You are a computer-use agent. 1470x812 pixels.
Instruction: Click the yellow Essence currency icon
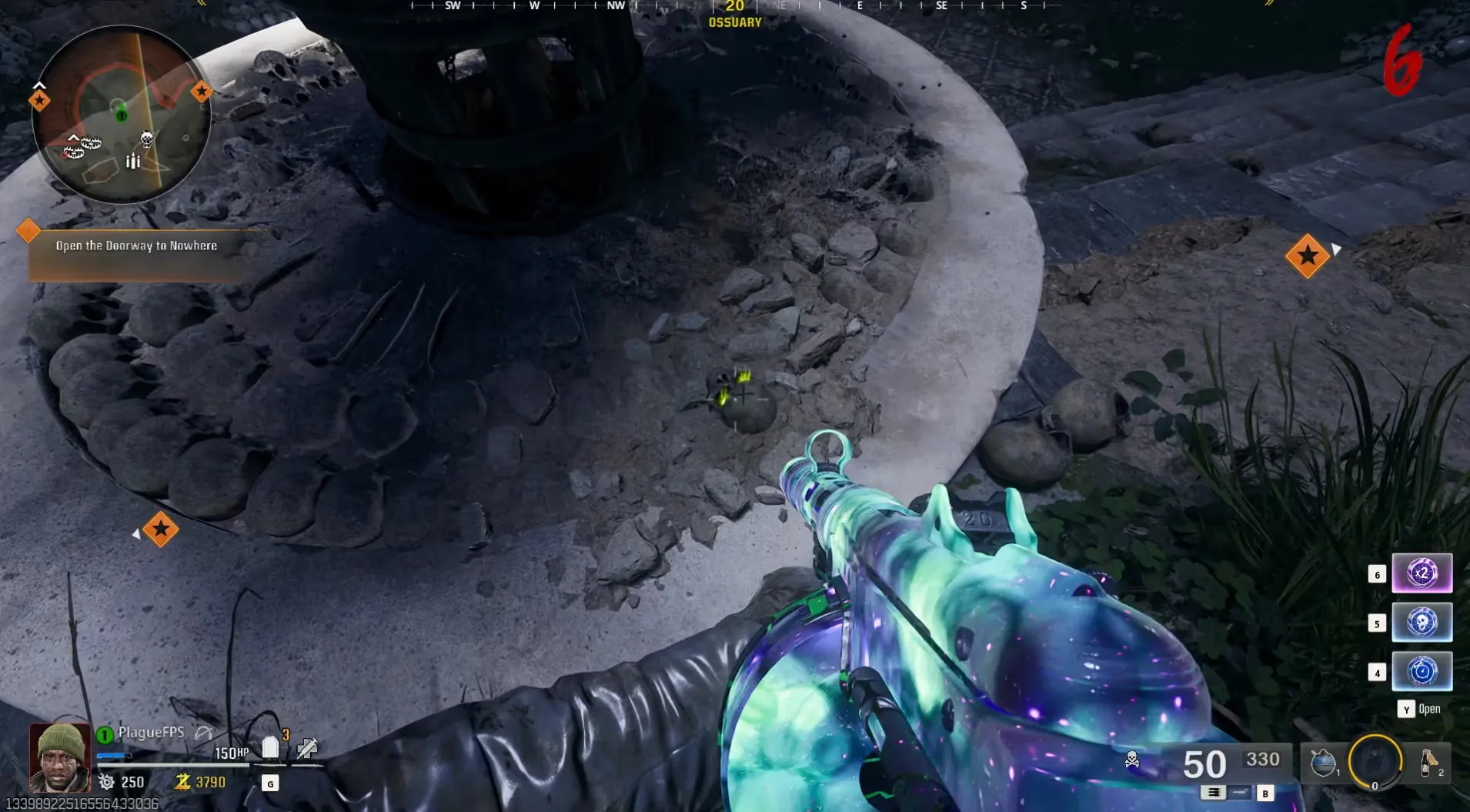pyautogui.click(x=182, y=782)
